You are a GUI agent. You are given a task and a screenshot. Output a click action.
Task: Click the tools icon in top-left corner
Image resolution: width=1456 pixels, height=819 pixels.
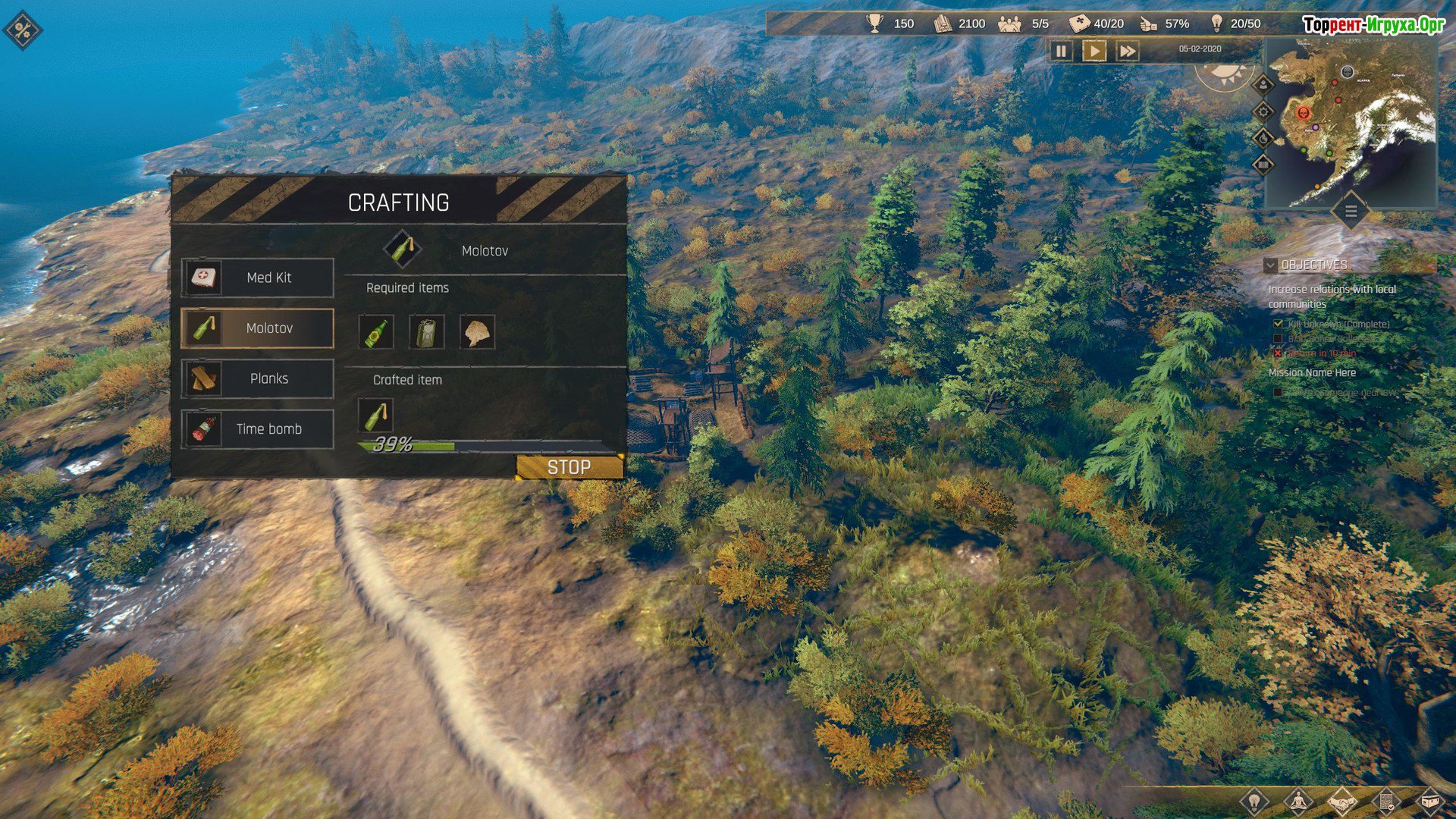(x=23, y=30)
